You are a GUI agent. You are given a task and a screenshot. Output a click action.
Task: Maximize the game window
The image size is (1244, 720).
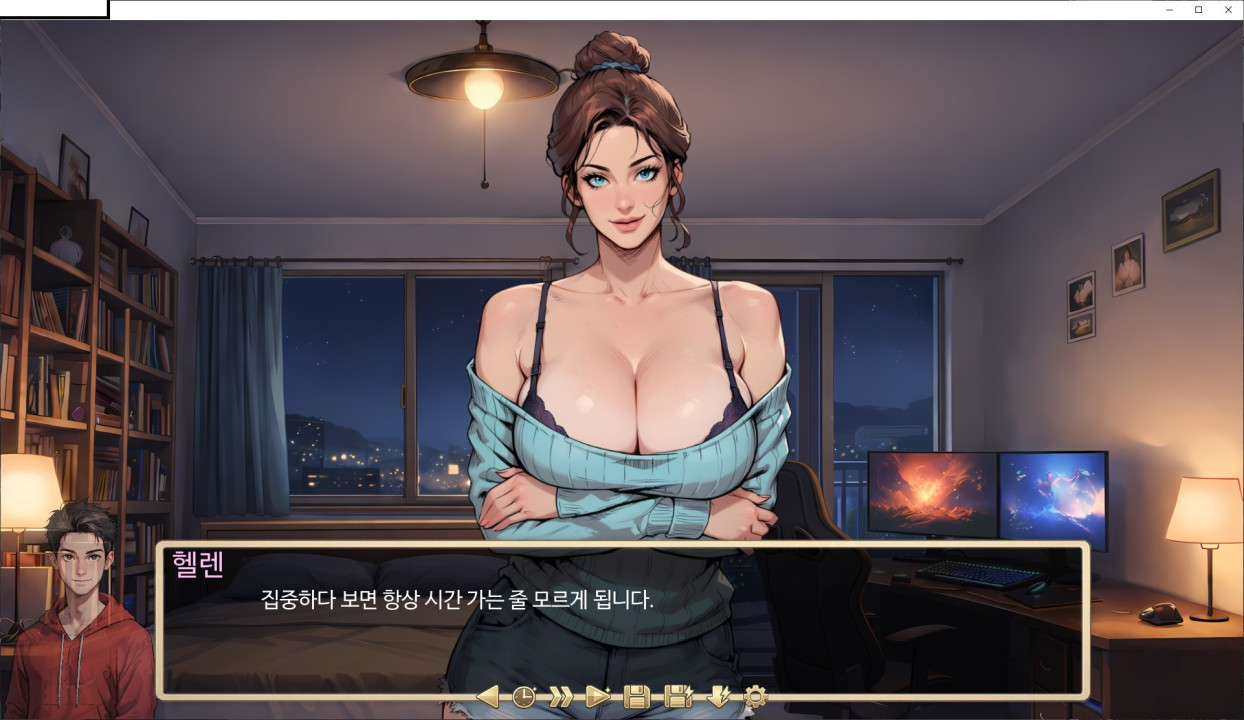pyautogui.click(x=1199, y=10)
